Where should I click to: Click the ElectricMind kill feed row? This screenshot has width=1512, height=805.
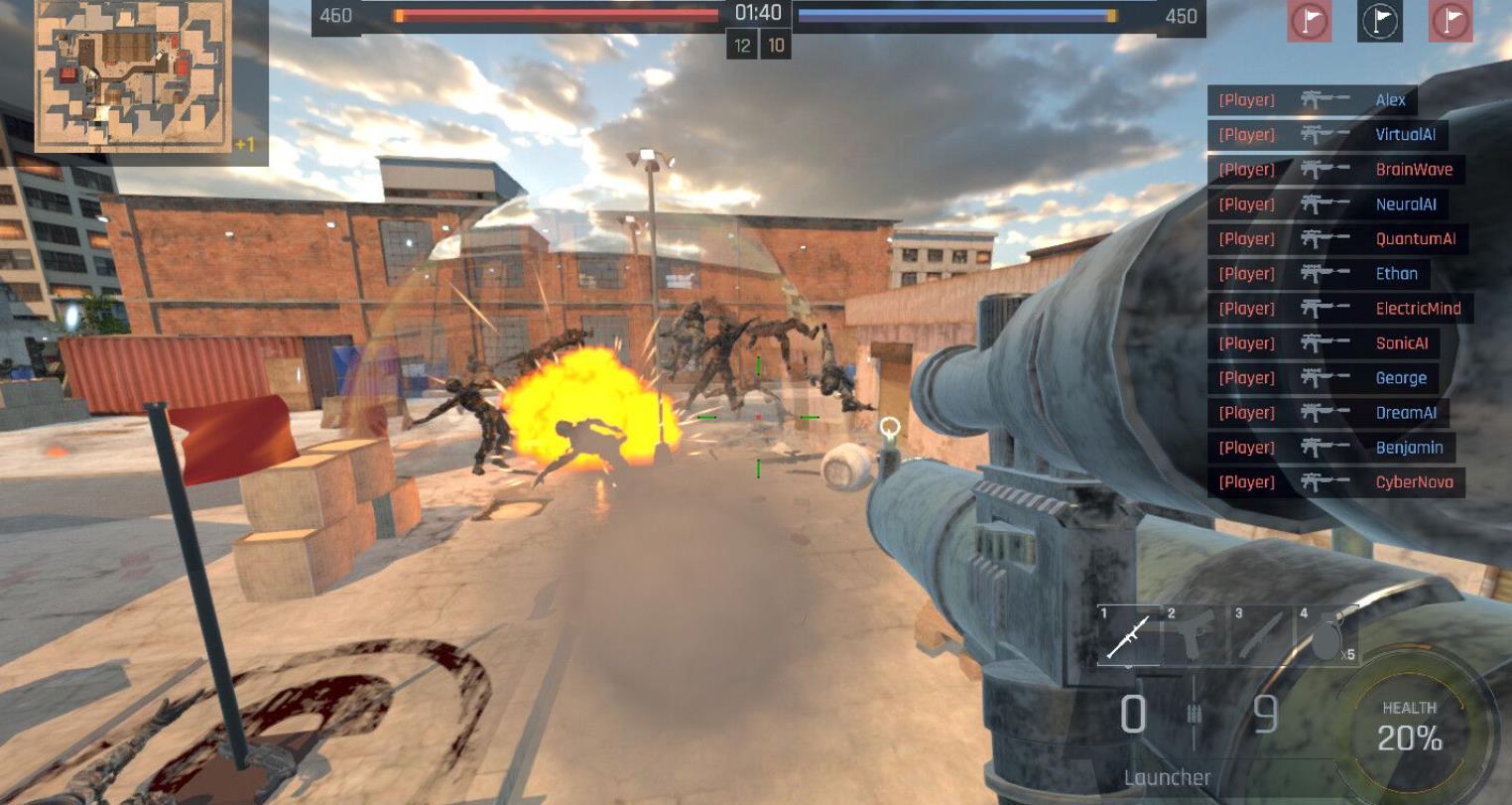pyautogui.click(x=1339, y=309)
